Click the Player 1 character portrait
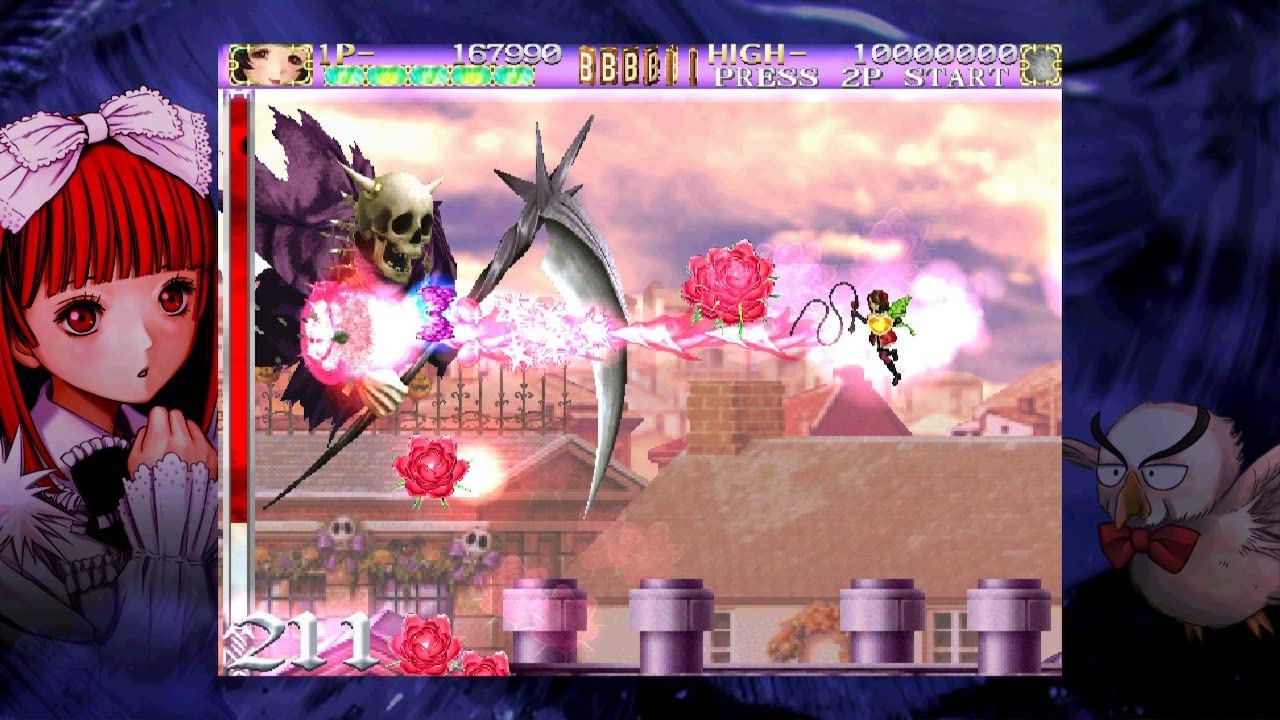The width and height of the screenshot is (1280, 720). coord(256,65)
